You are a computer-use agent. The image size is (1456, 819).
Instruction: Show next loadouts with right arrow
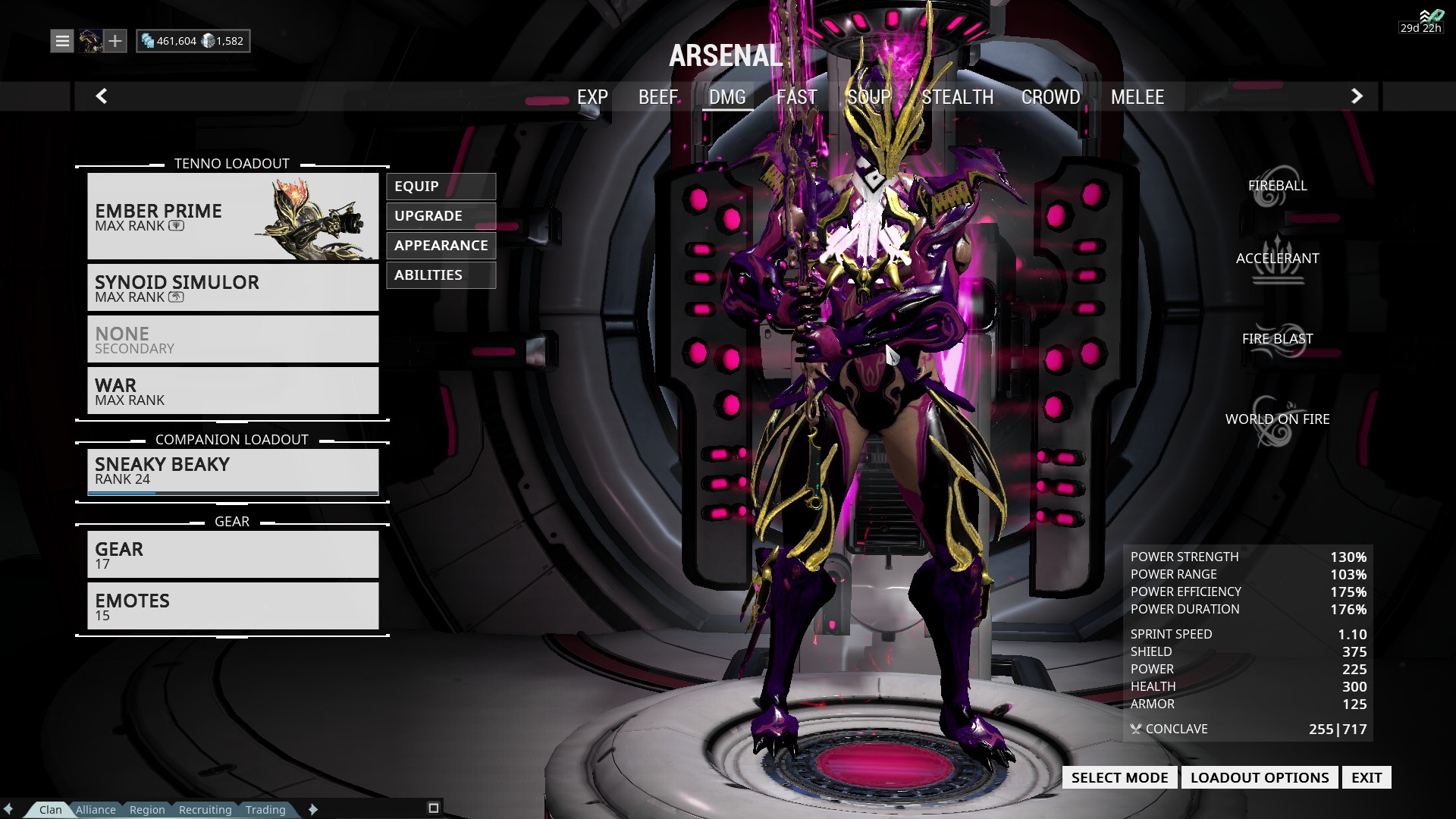1357,96
